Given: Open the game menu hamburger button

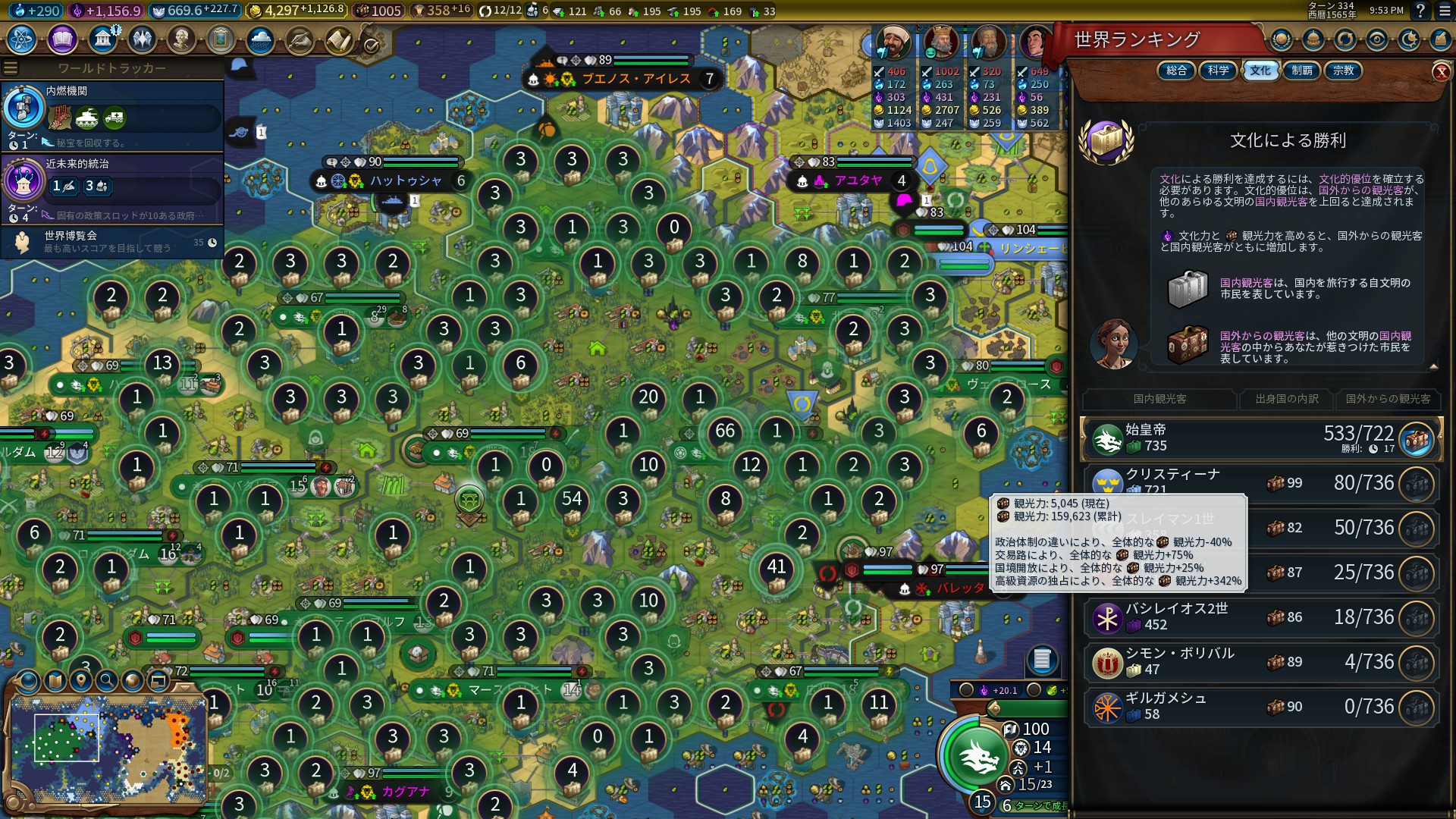Looking at the screenshot, I should pyautogui.click(x=1443, y=11).
